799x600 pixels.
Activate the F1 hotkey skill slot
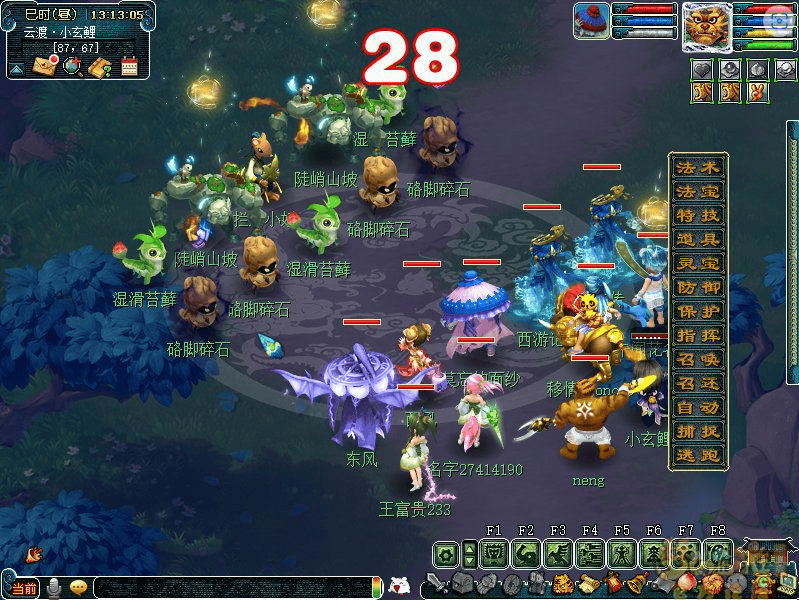[493, 553]
